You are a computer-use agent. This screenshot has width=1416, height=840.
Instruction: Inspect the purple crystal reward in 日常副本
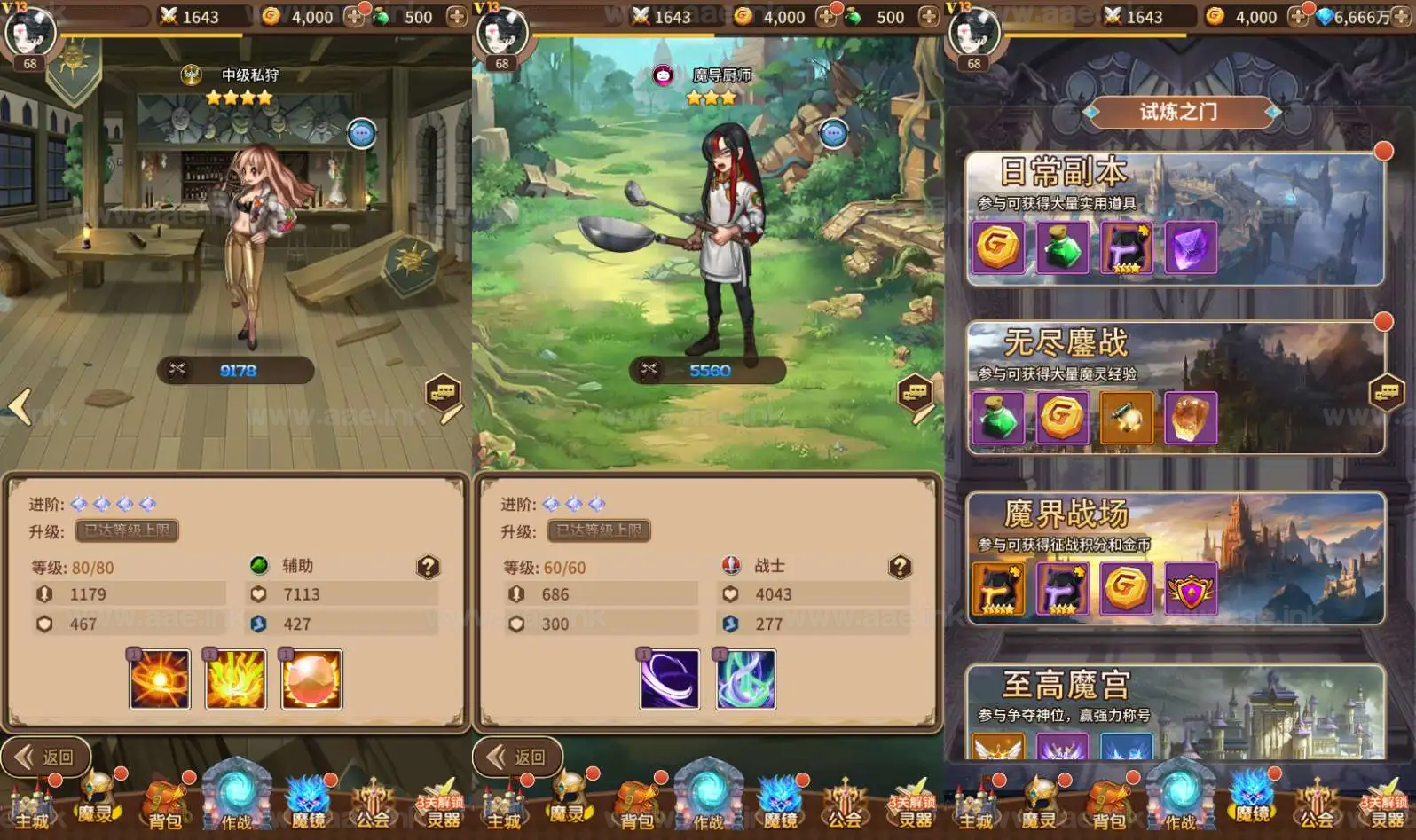pos(1190,247)
